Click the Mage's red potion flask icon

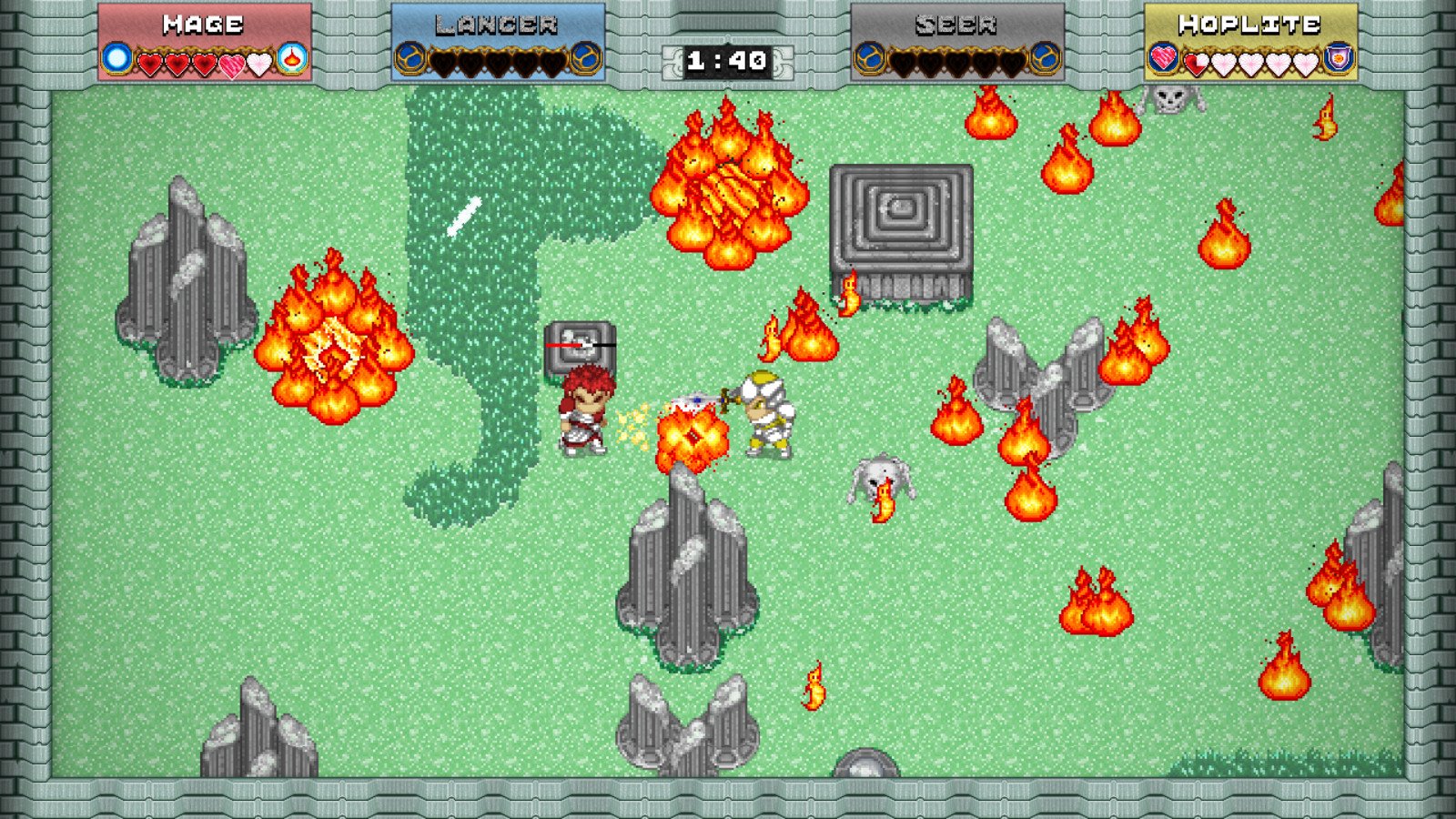pyautogui.click(x=293, y=59)
